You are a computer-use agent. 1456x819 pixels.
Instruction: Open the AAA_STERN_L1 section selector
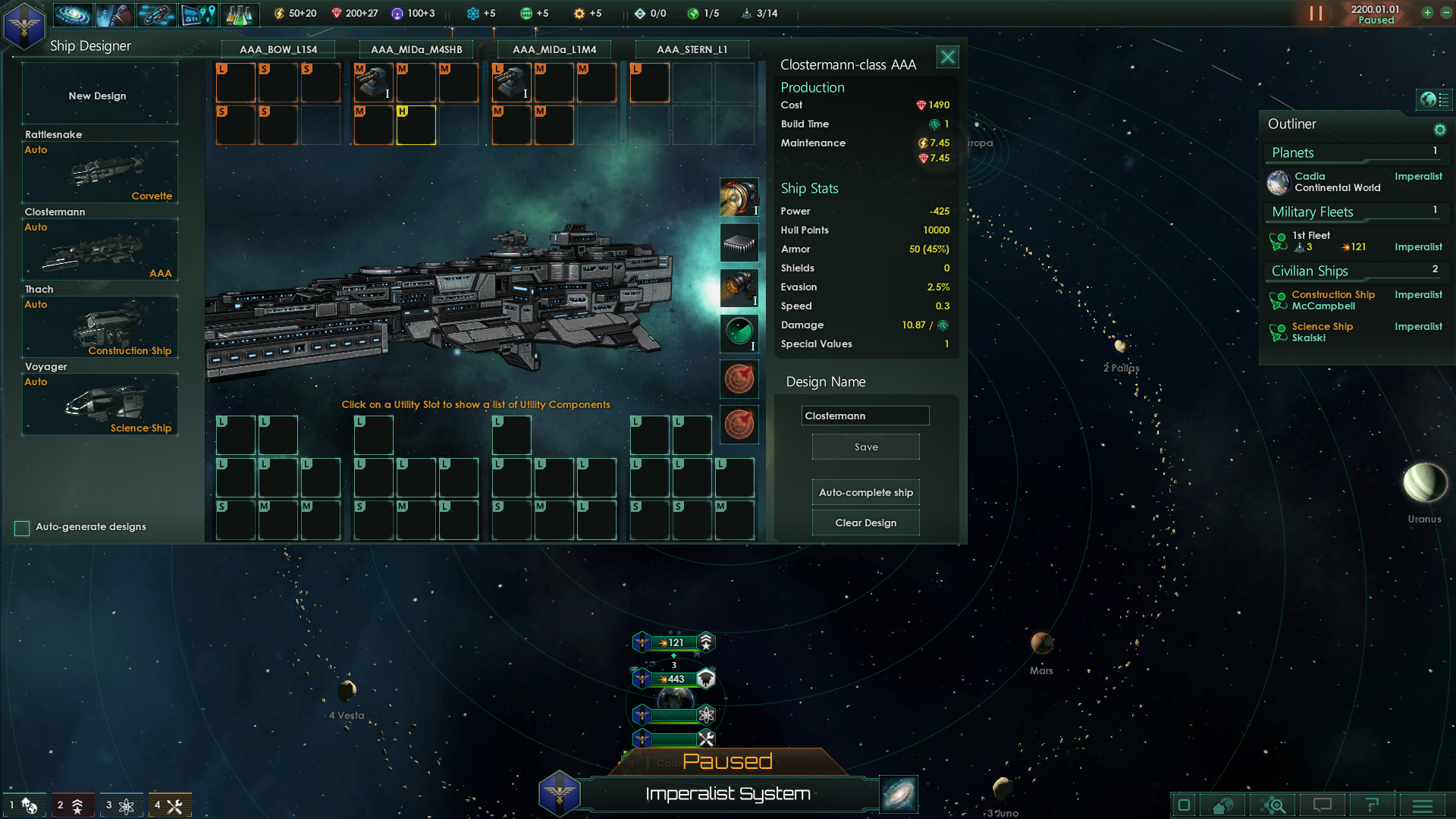click(x=692, y=49)
